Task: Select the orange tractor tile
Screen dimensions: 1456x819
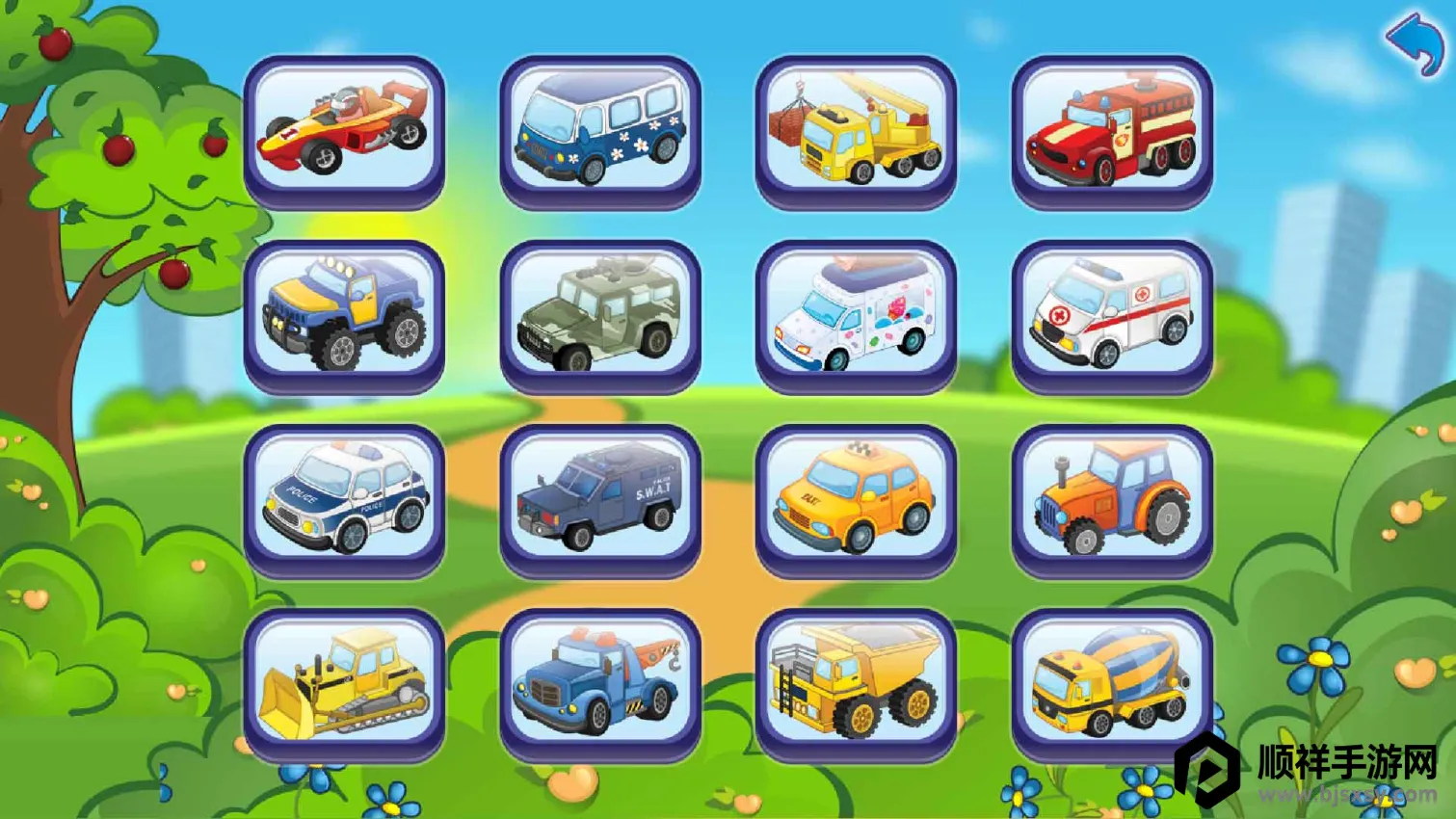Action: (x=1111, y=498)
